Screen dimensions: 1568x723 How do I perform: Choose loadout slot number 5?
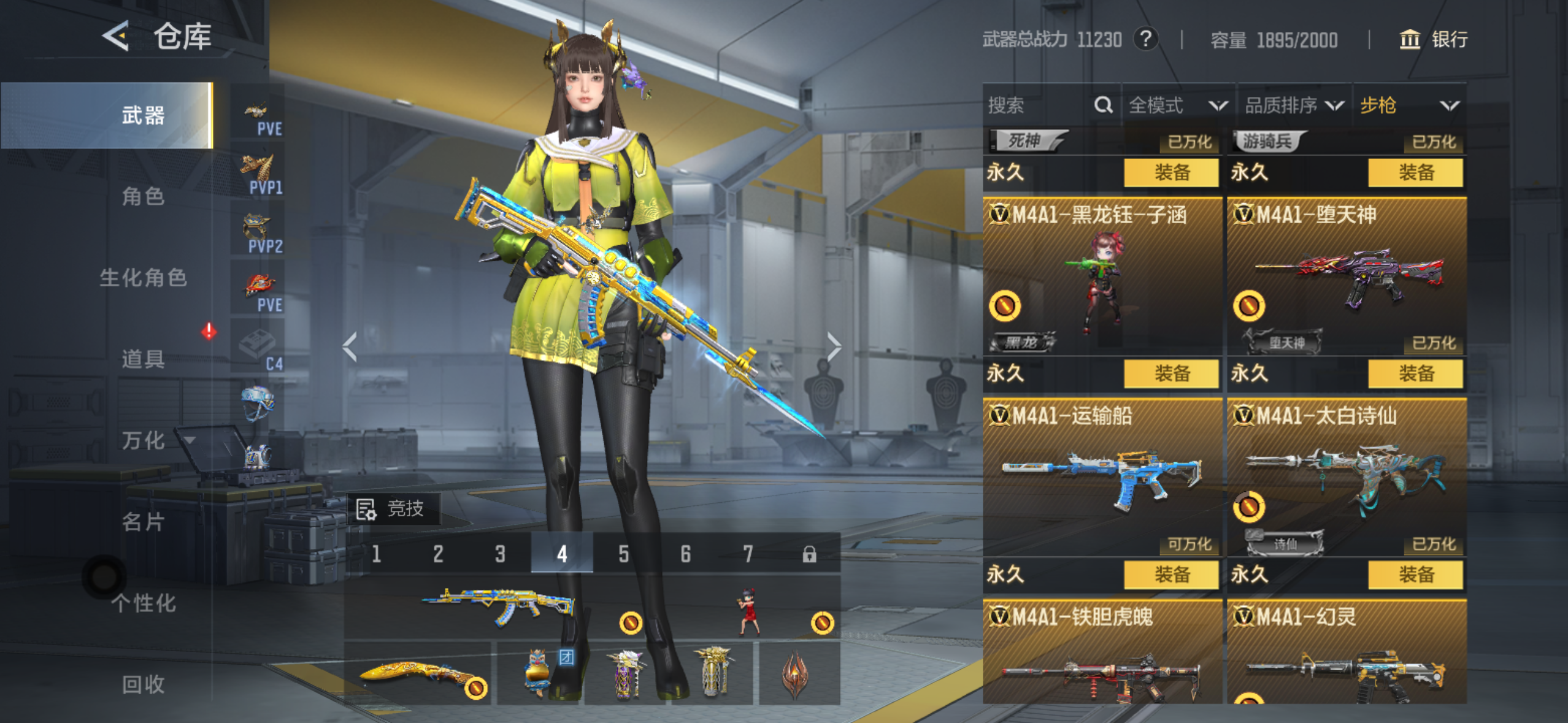point(624,554)
